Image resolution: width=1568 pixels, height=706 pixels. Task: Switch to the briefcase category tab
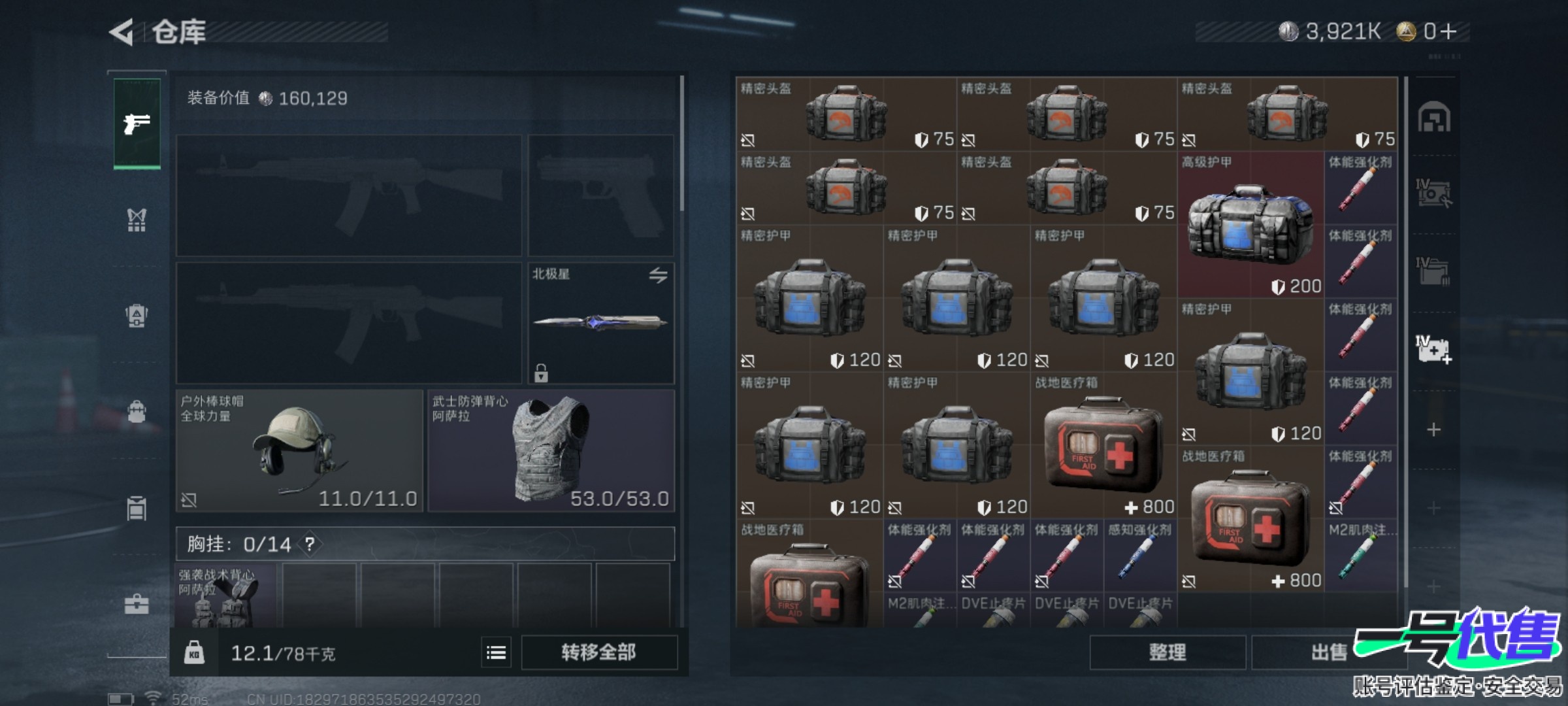[137, 605]
